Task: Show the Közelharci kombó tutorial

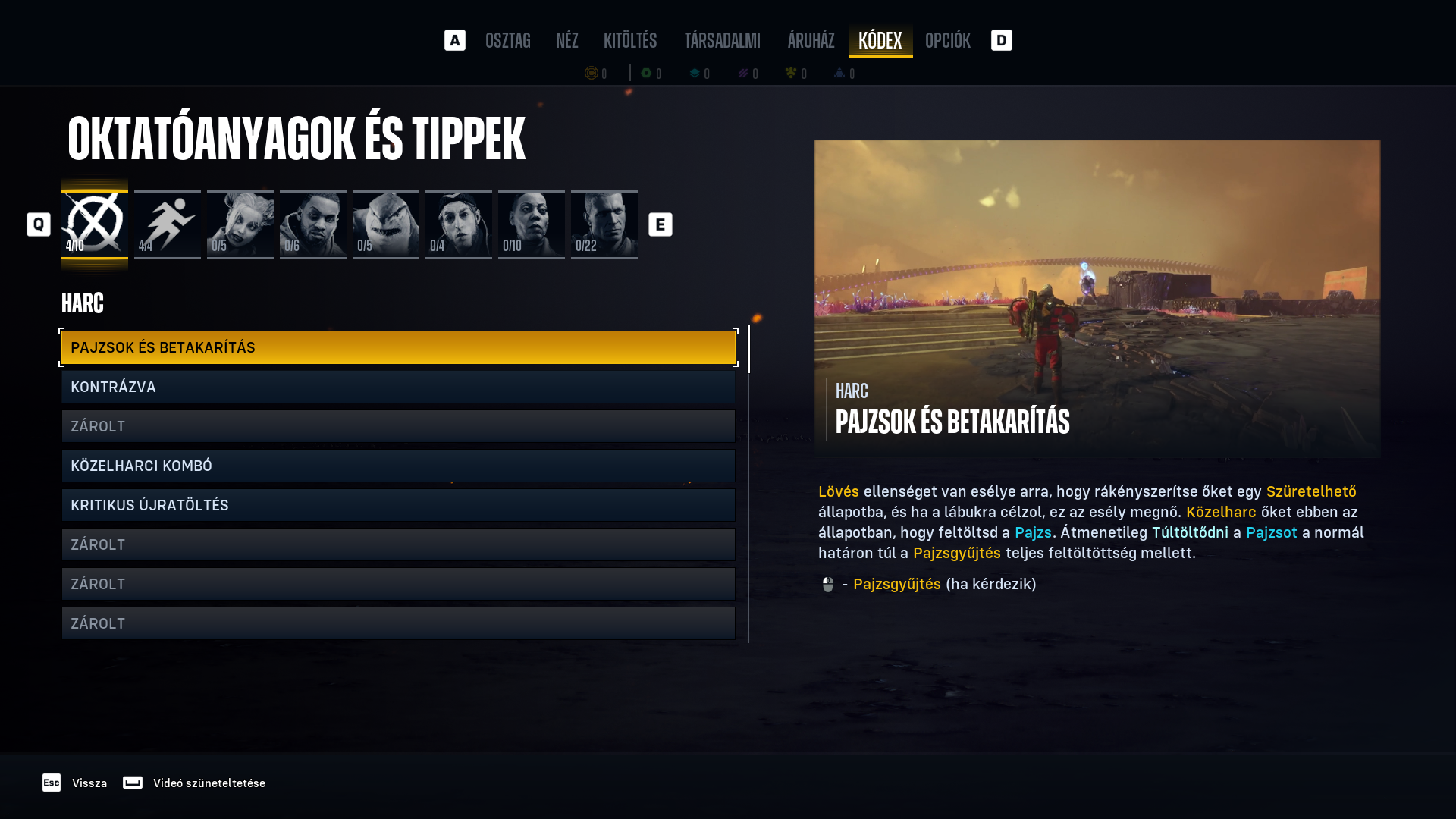Action: click(398, 466)
